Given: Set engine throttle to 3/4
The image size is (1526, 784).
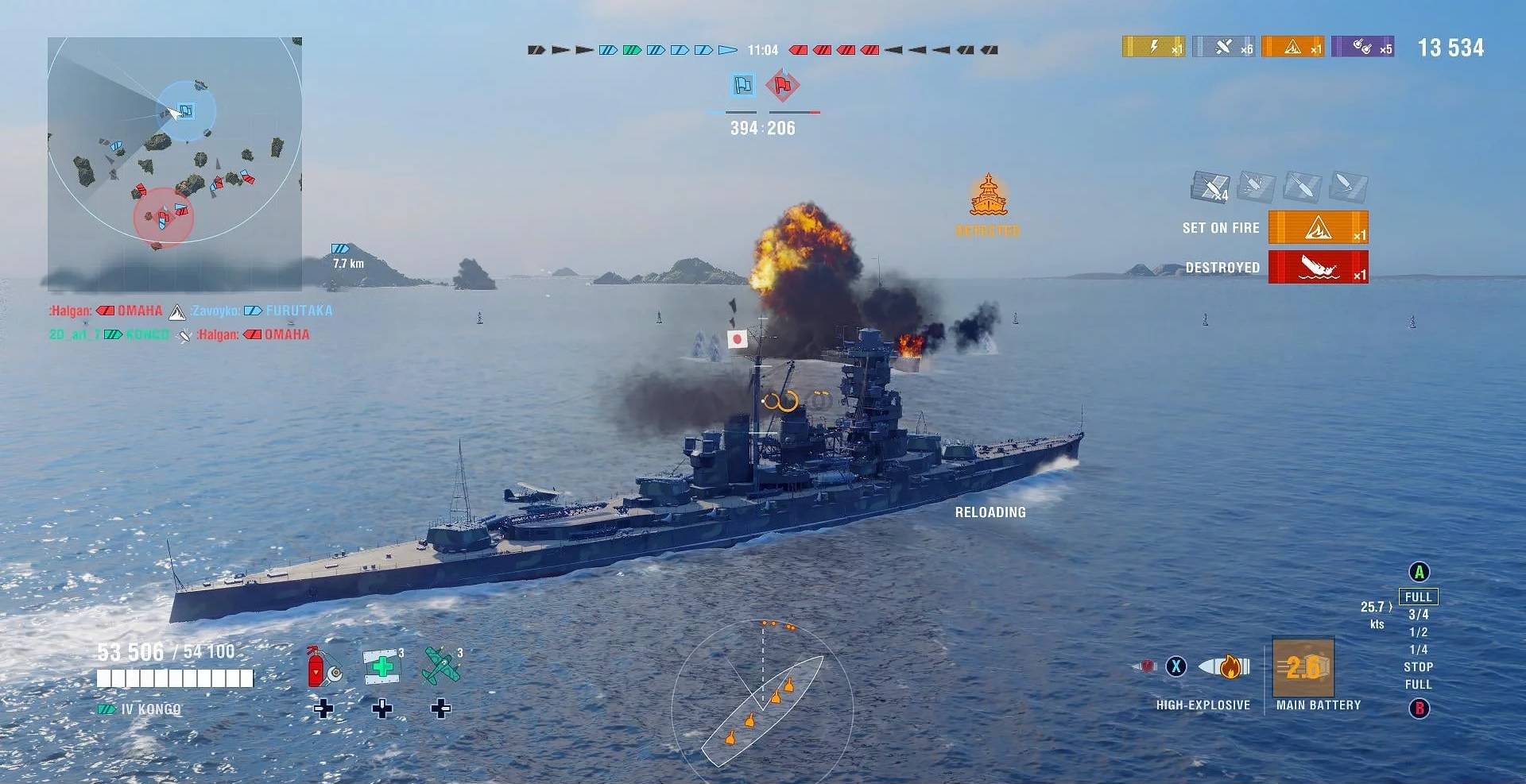Looking at the screenshot, I should tap(1419, 615).
